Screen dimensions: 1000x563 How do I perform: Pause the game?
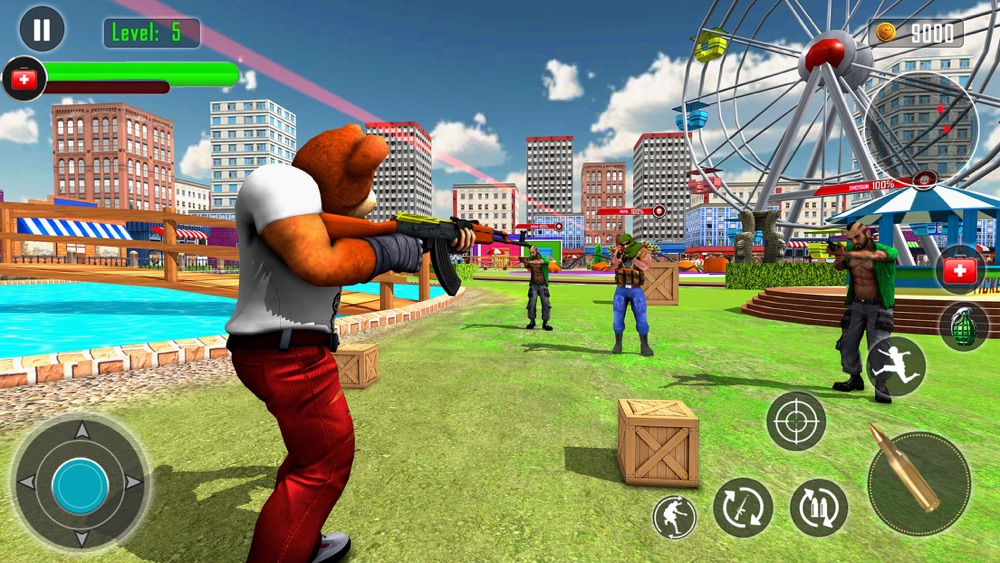[x=42, y=29]
